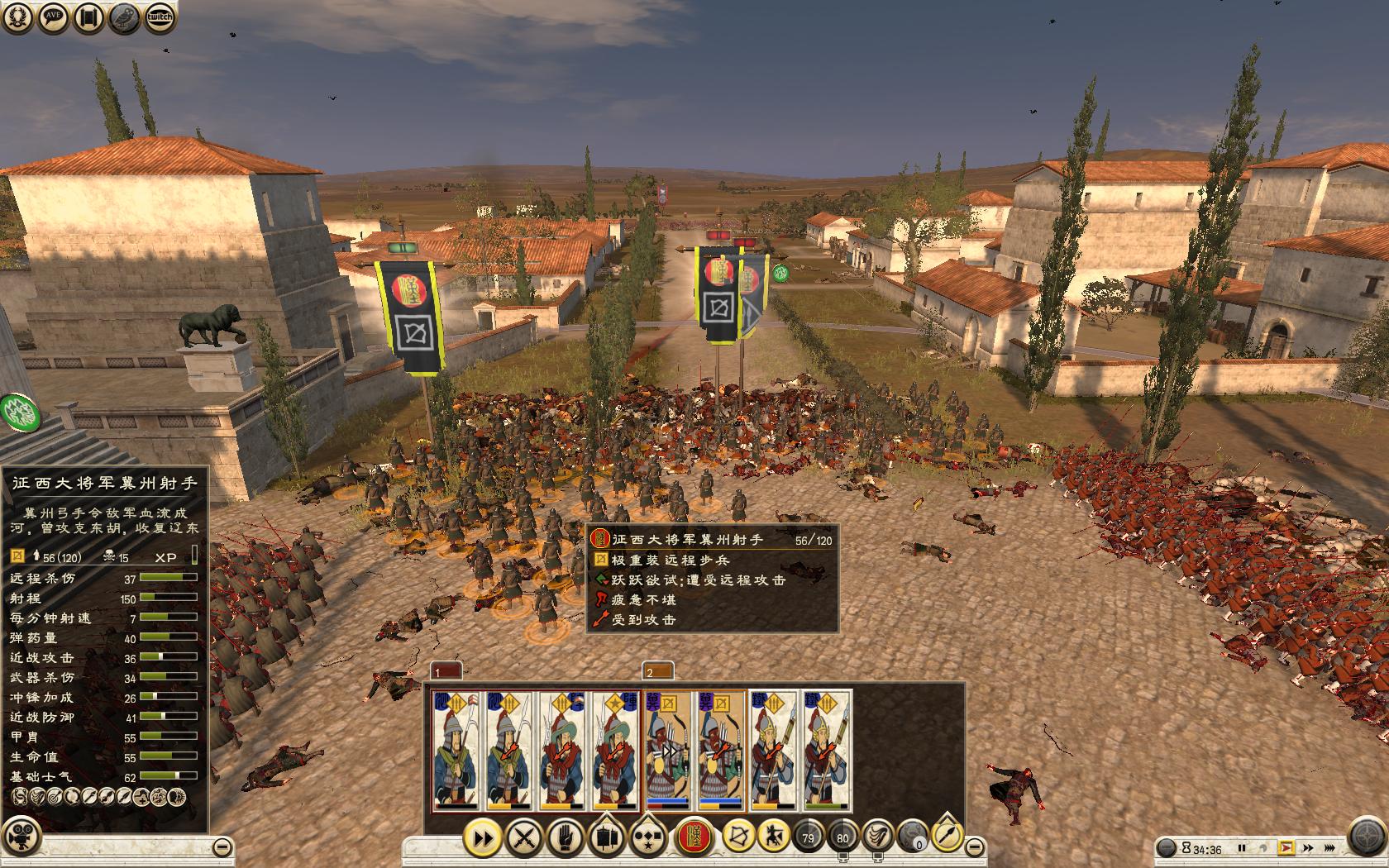Set battle speed to double fast-forward
1389x868 pixels.
(1307, 848)
